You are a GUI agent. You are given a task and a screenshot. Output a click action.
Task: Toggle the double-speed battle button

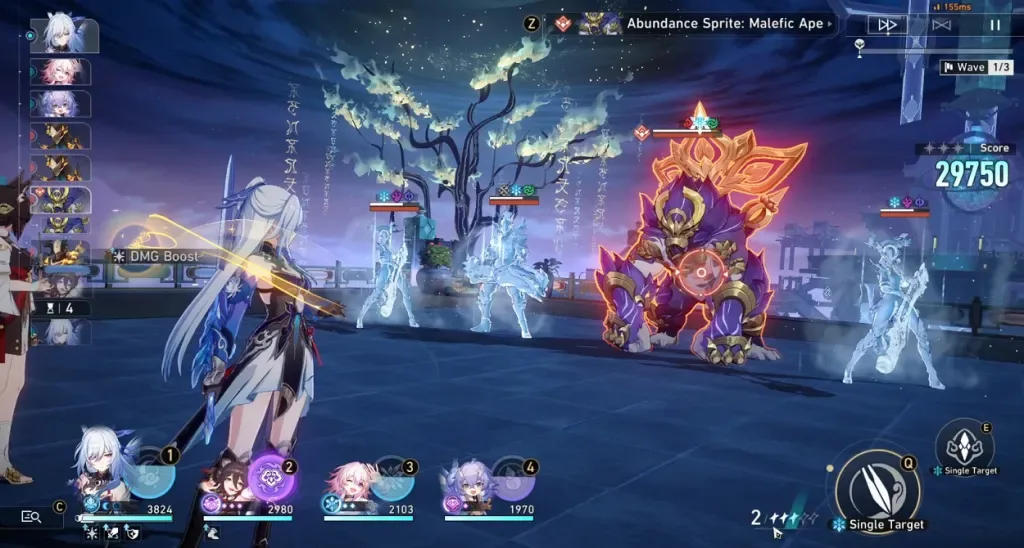pyautogui.click(x=886, y=25)
